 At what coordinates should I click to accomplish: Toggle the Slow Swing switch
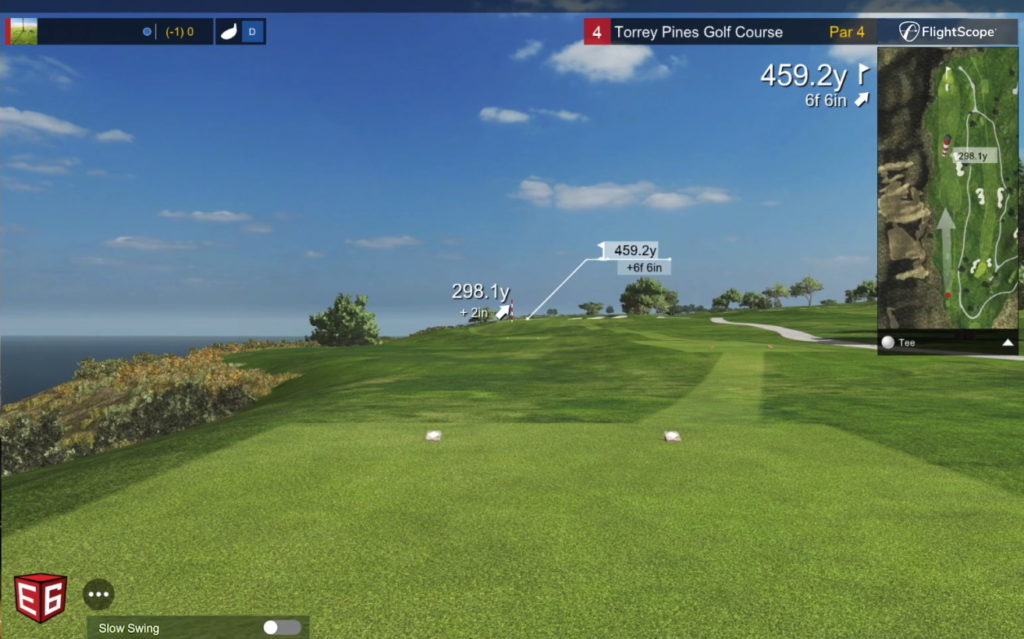coord(281,627)
